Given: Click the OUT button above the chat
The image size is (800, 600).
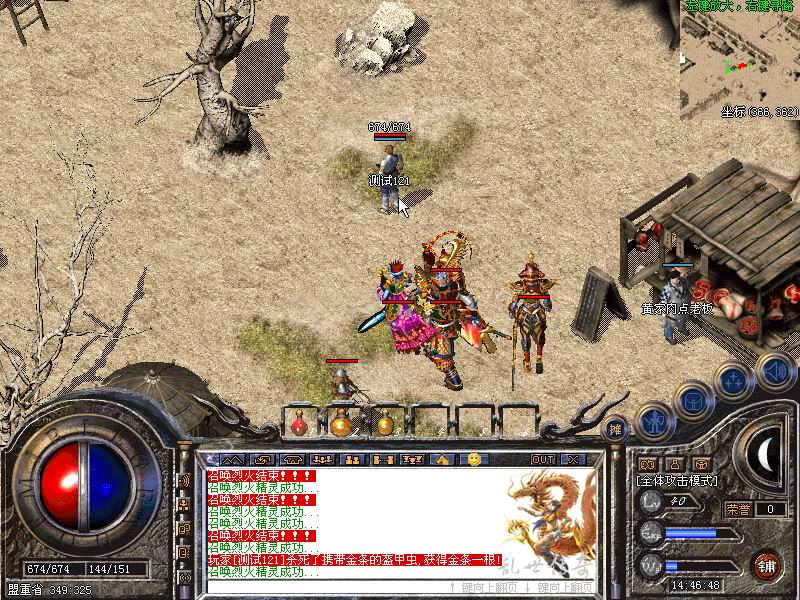Looking at the screenshot, I should click(x=543, y=459).
